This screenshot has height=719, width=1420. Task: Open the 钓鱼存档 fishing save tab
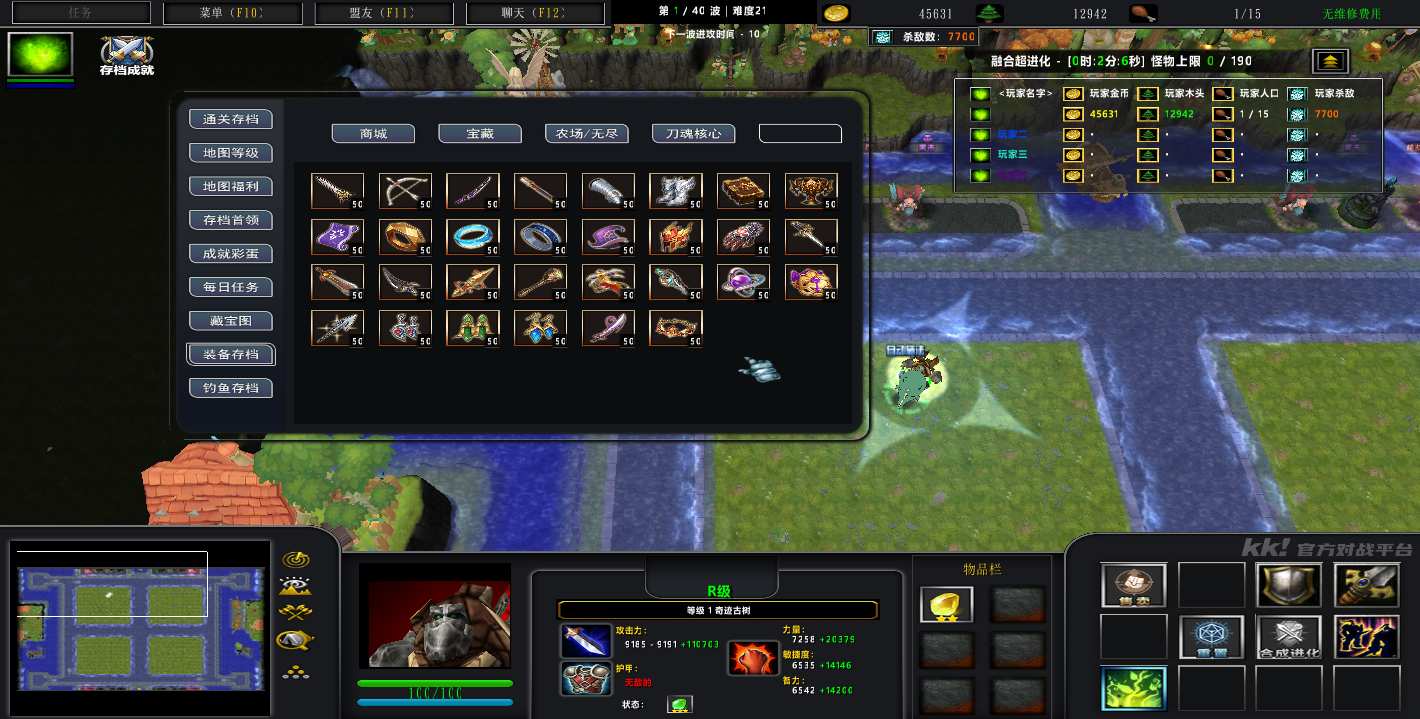(x=231, y=388)
